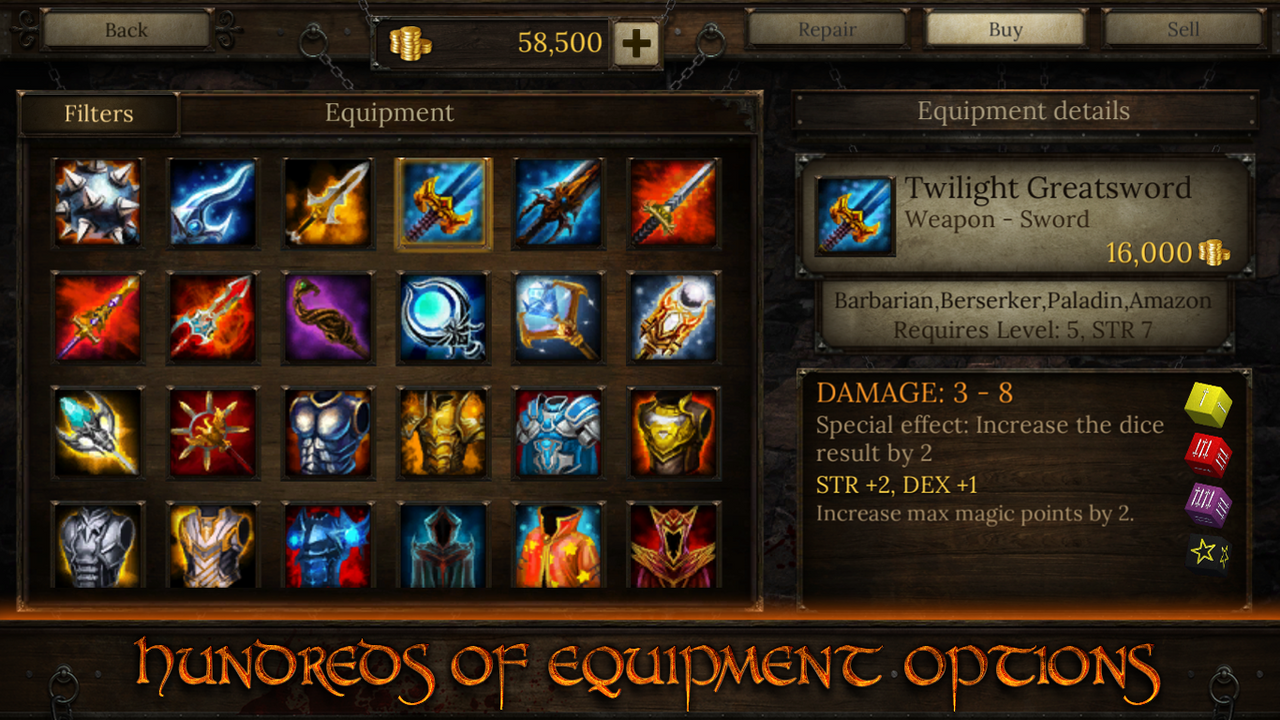Open the Equipment tab

(x=388, y=113)
